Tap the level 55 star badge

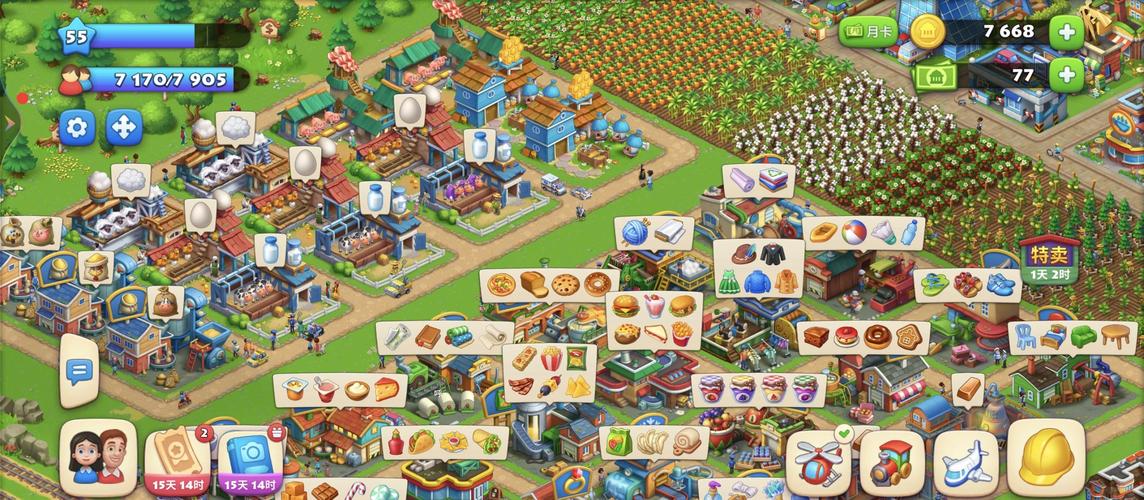point(75,38)
